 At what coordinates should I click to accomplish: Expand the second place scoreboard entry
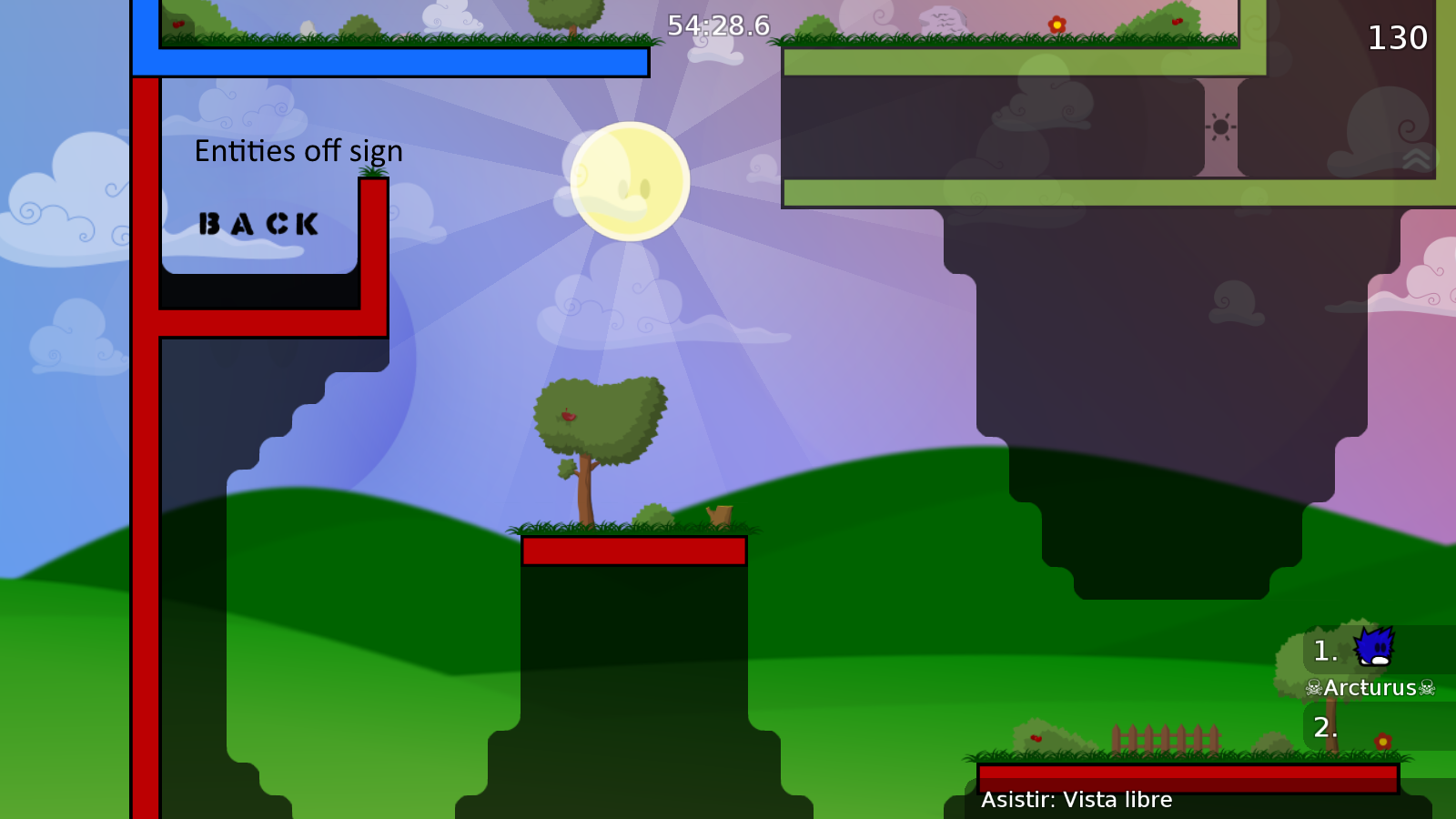tap(1324, 728)
